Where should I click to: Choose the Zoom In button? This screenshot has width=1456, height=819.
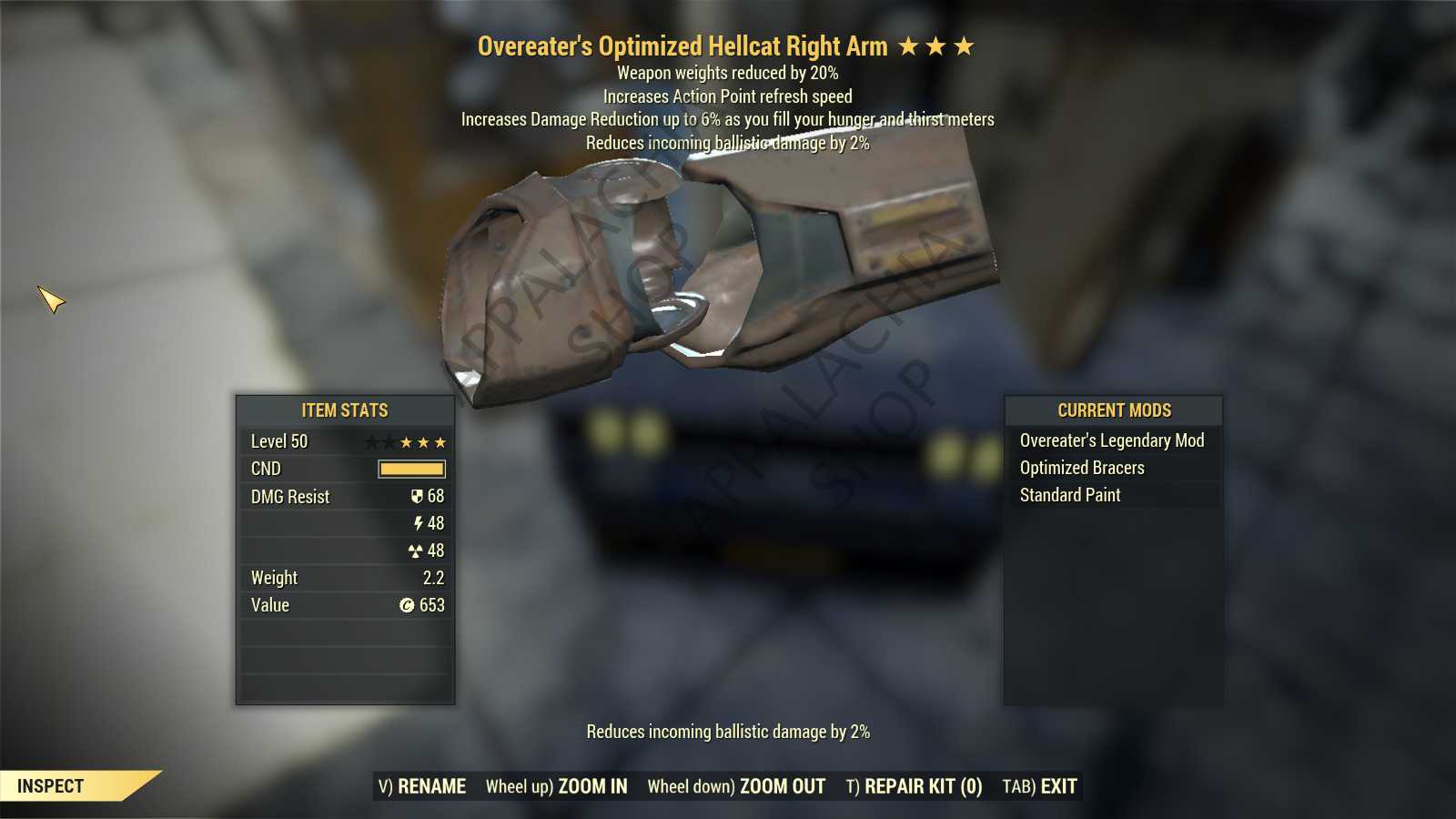pyautogui.click(x=556, y=786)
